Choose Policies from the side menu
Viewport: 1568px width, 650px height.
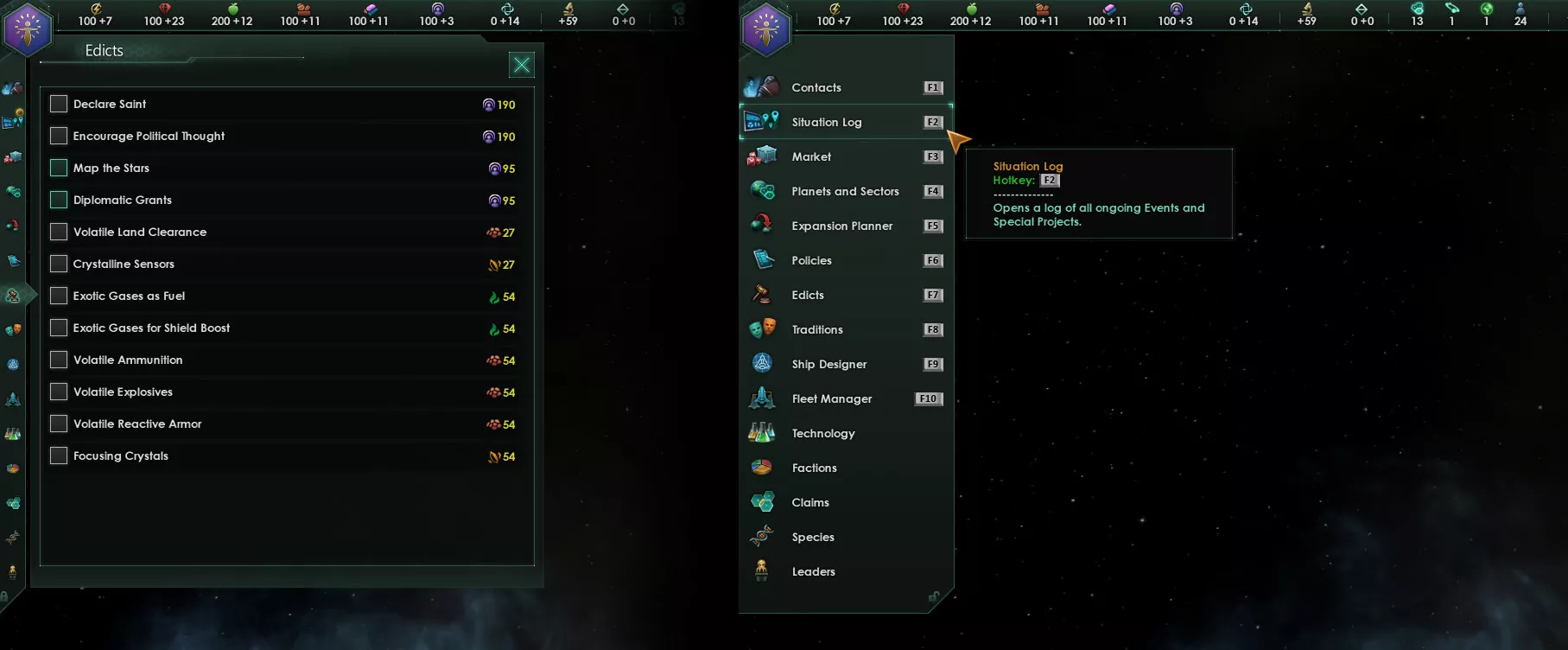click(811, 260)
